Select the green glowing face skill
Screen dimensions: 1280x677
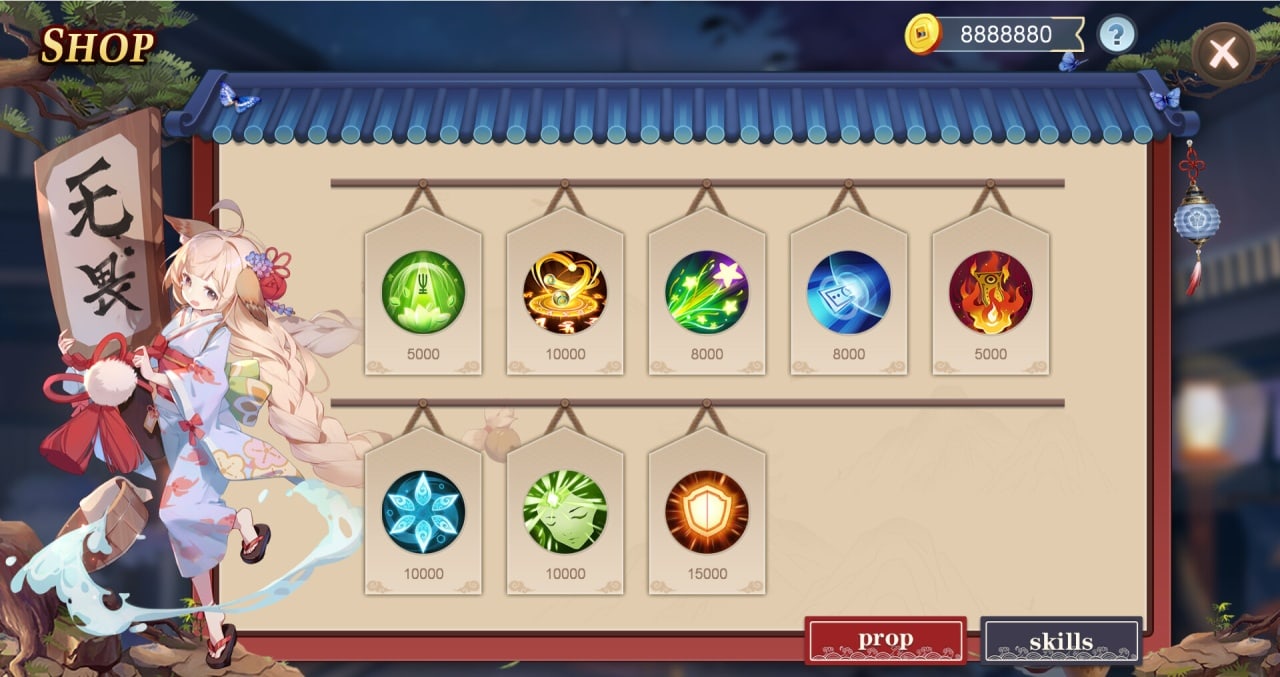coord(565,512)
